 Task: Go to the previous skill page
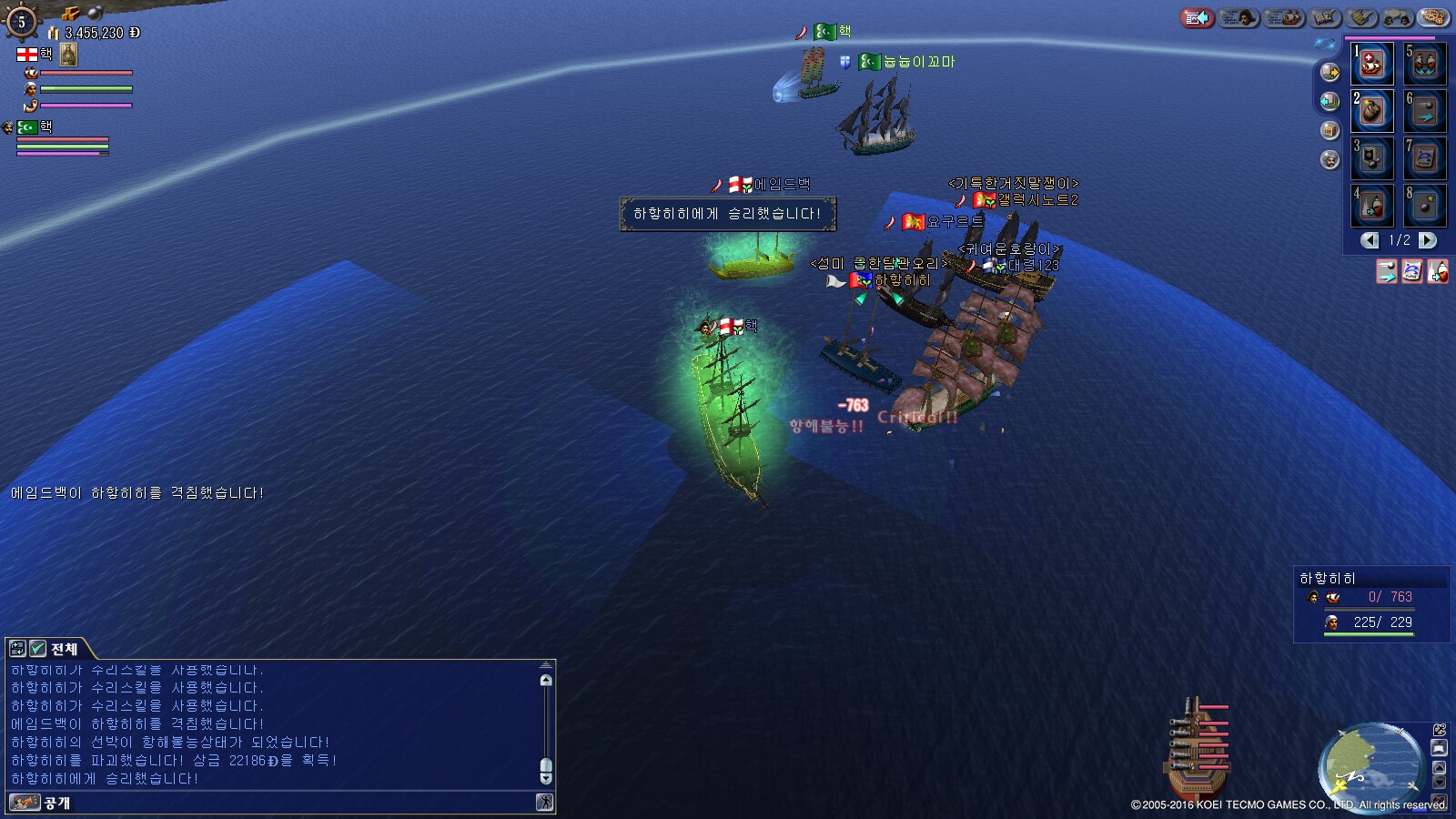click(1370, 240)
